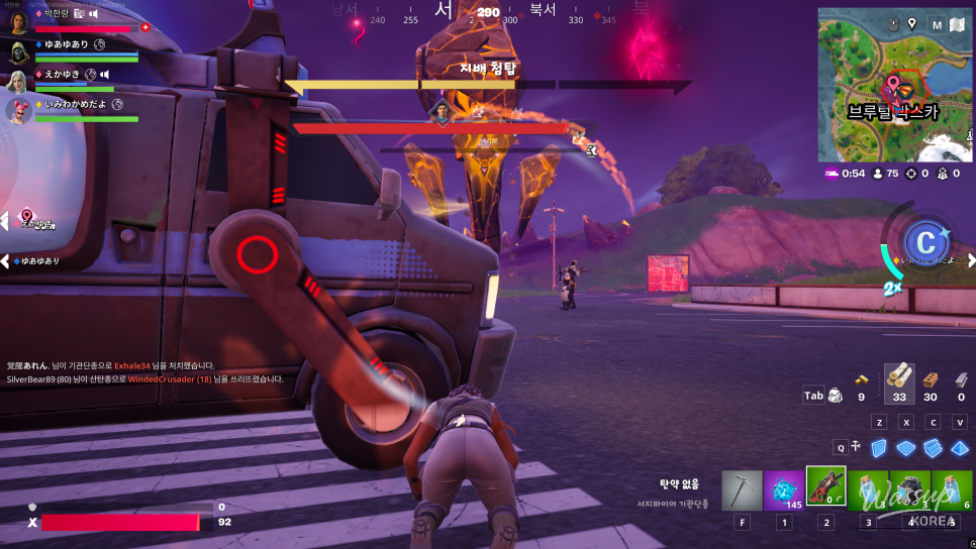Choose the pyramid roof building piece
Image resolution: width=976 pixels, height=549 pixels.
[959, 448]
